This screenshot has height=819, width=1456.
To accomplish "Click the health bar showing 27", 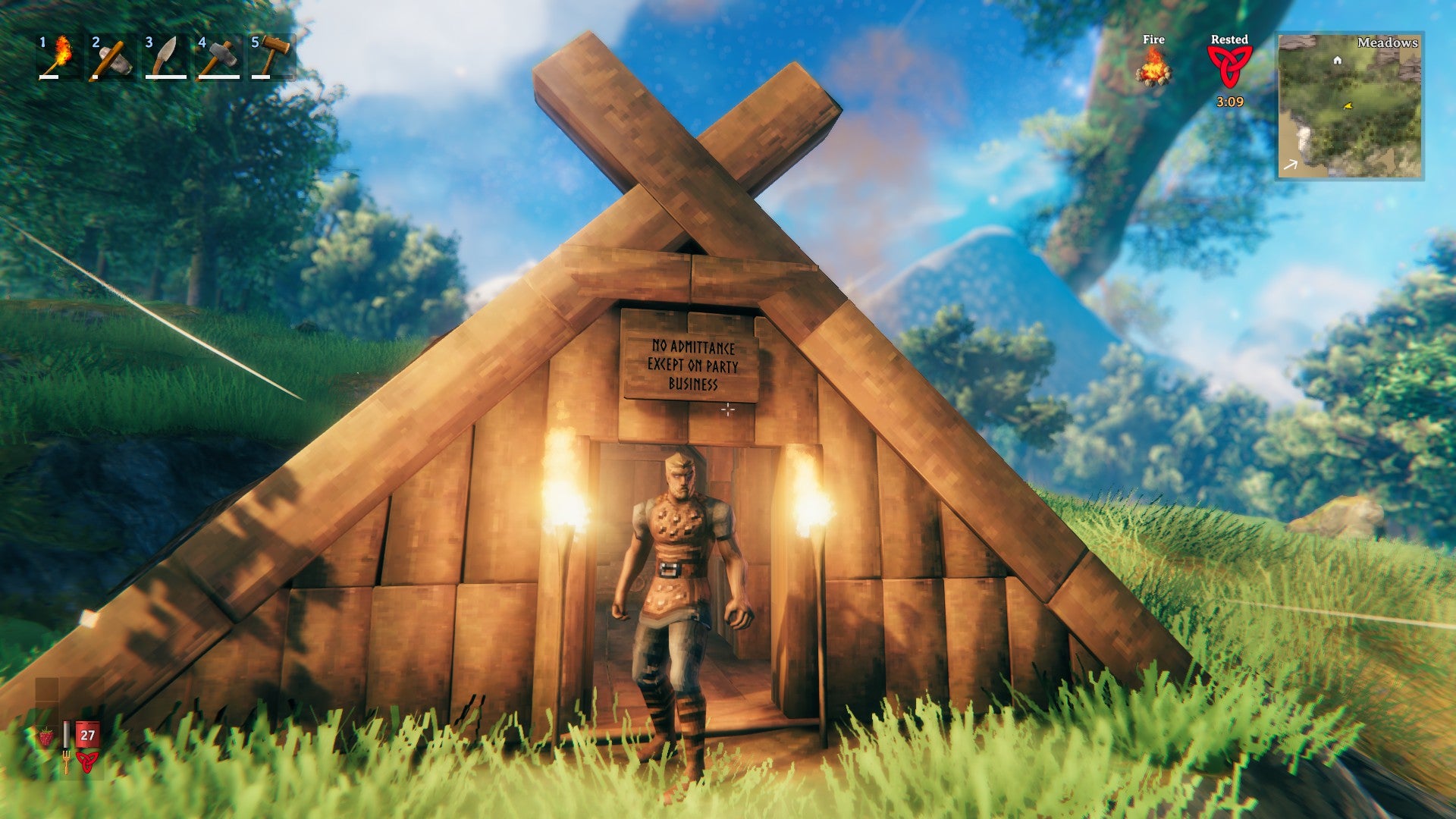I will click(x=87, y=735).
